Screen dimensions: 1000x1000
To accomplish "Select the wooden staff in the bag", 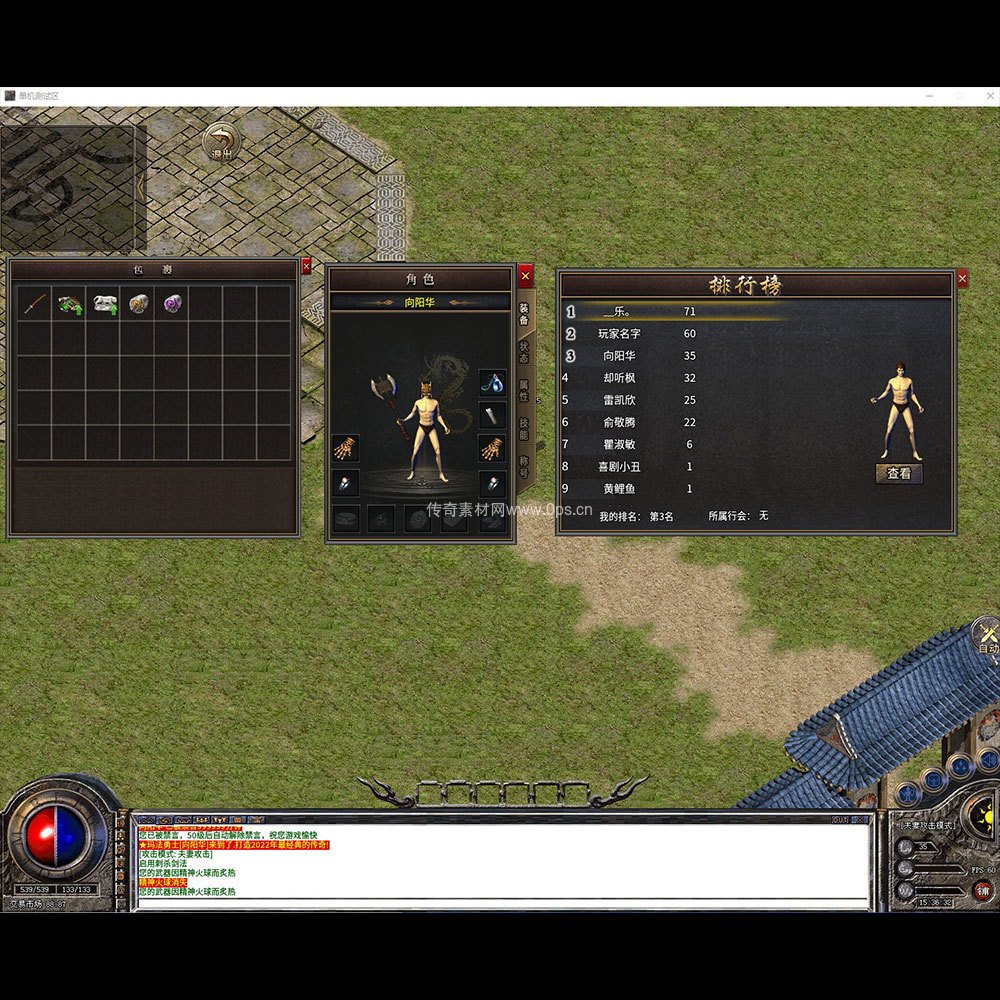I will [35, 304].
